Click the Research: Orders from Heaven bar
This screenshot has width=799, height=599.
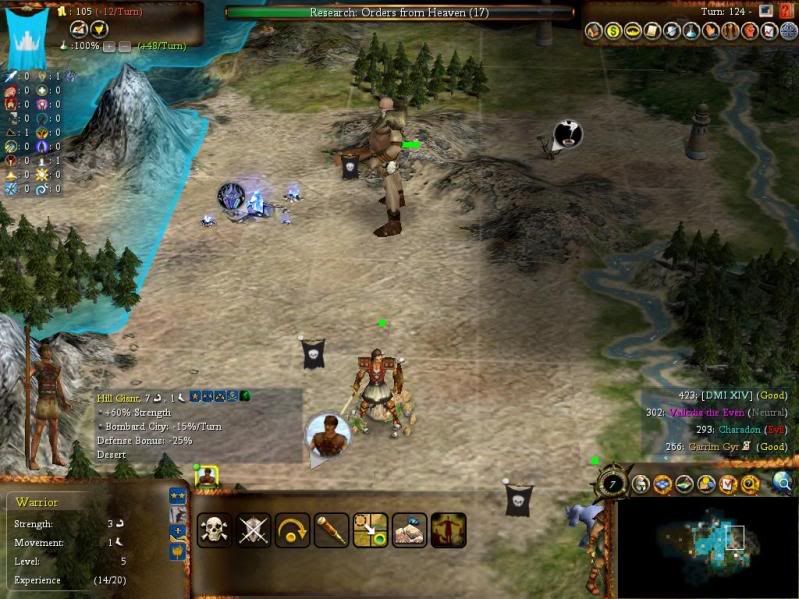(400, 12)
